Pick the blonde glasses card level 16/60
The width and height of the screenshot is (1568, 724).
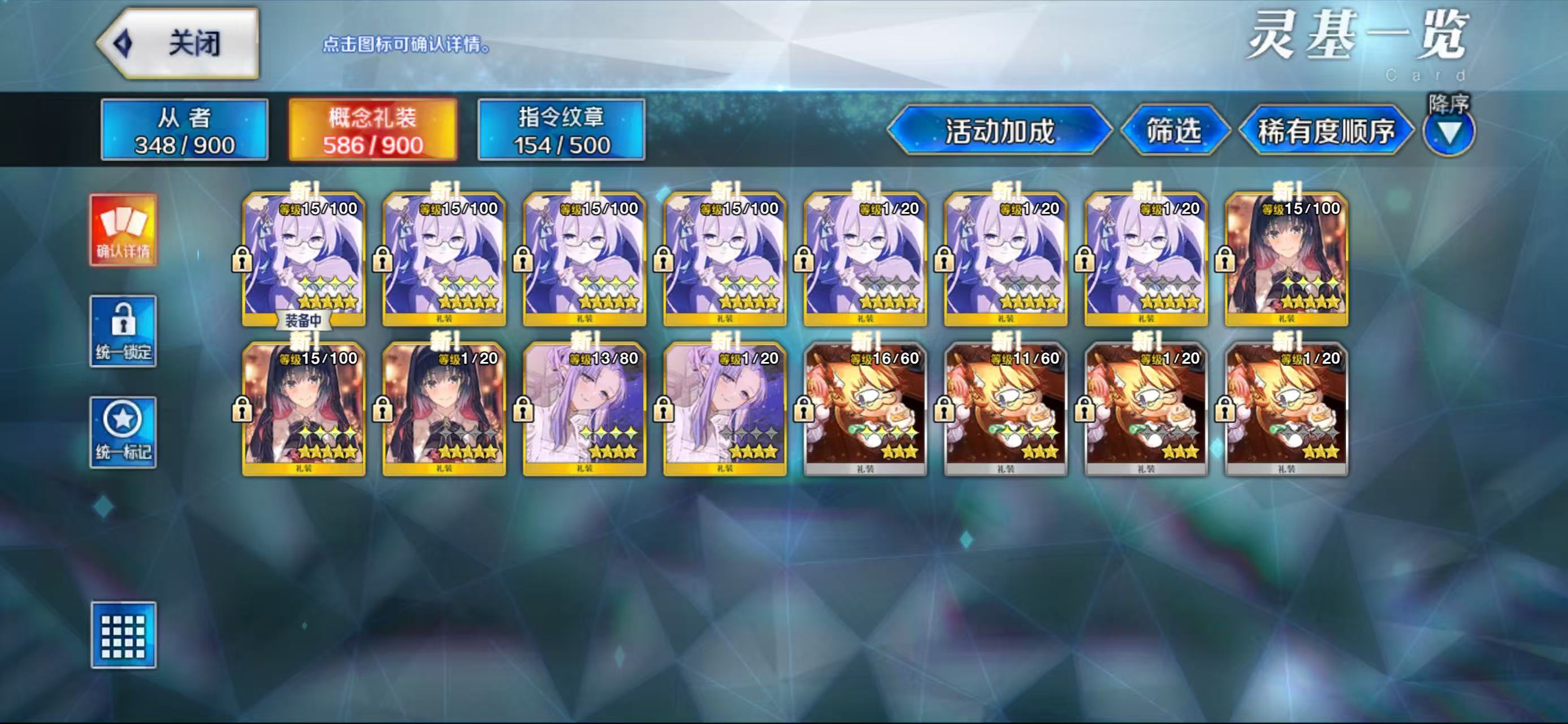[865, 408]
